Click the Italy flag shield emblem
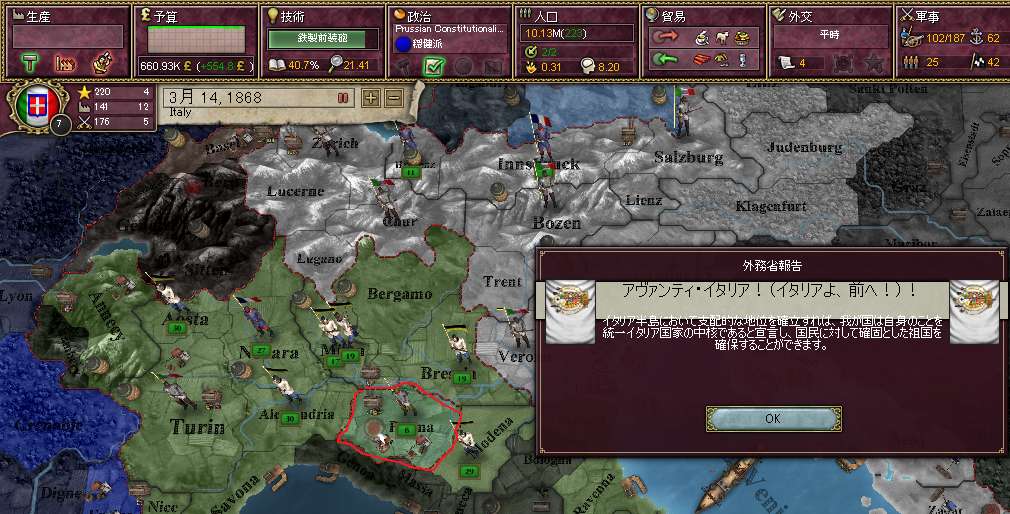 [40, 107]
